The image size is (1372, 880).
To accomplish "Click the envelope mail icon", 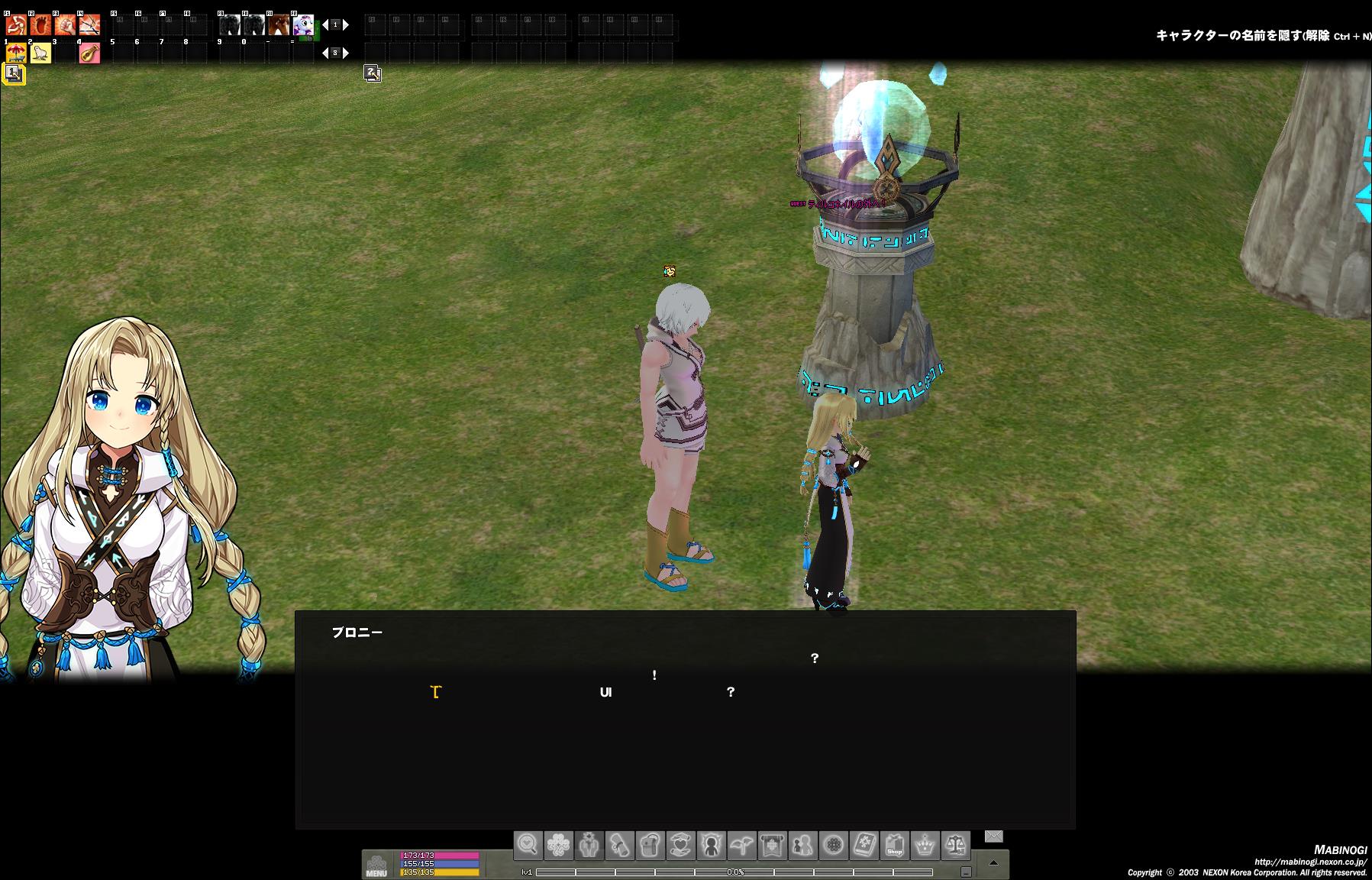I will click(x=993, y=836).
